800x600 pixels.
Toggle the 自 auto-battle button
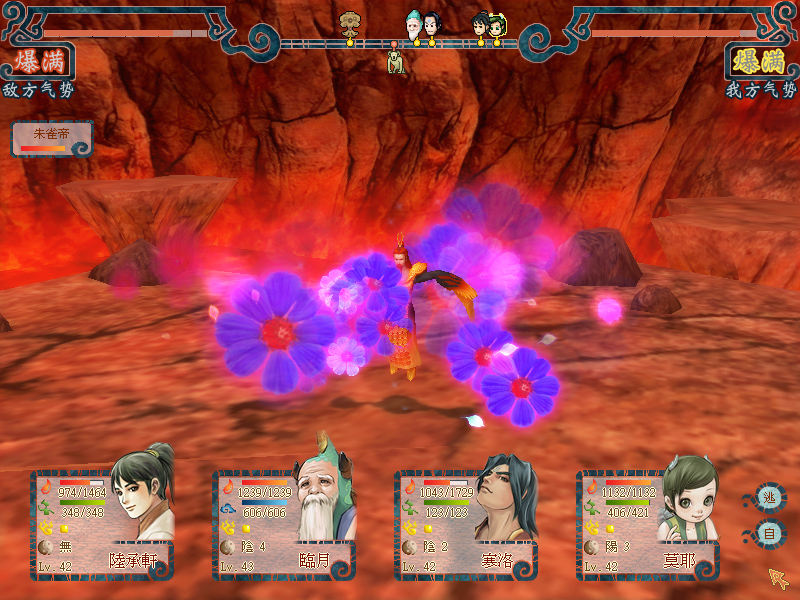770,534
